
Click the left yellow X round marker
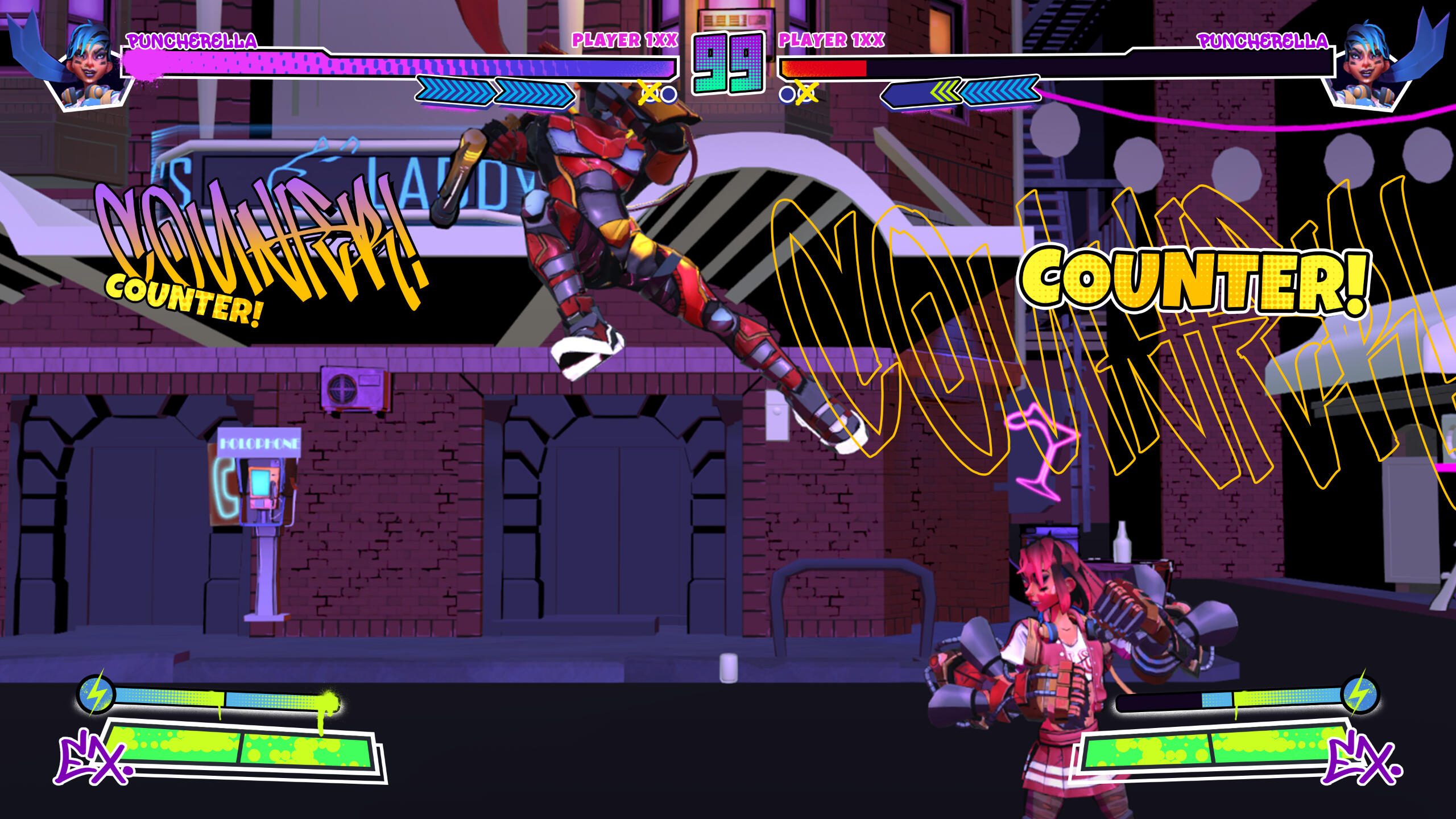(648, 91)
